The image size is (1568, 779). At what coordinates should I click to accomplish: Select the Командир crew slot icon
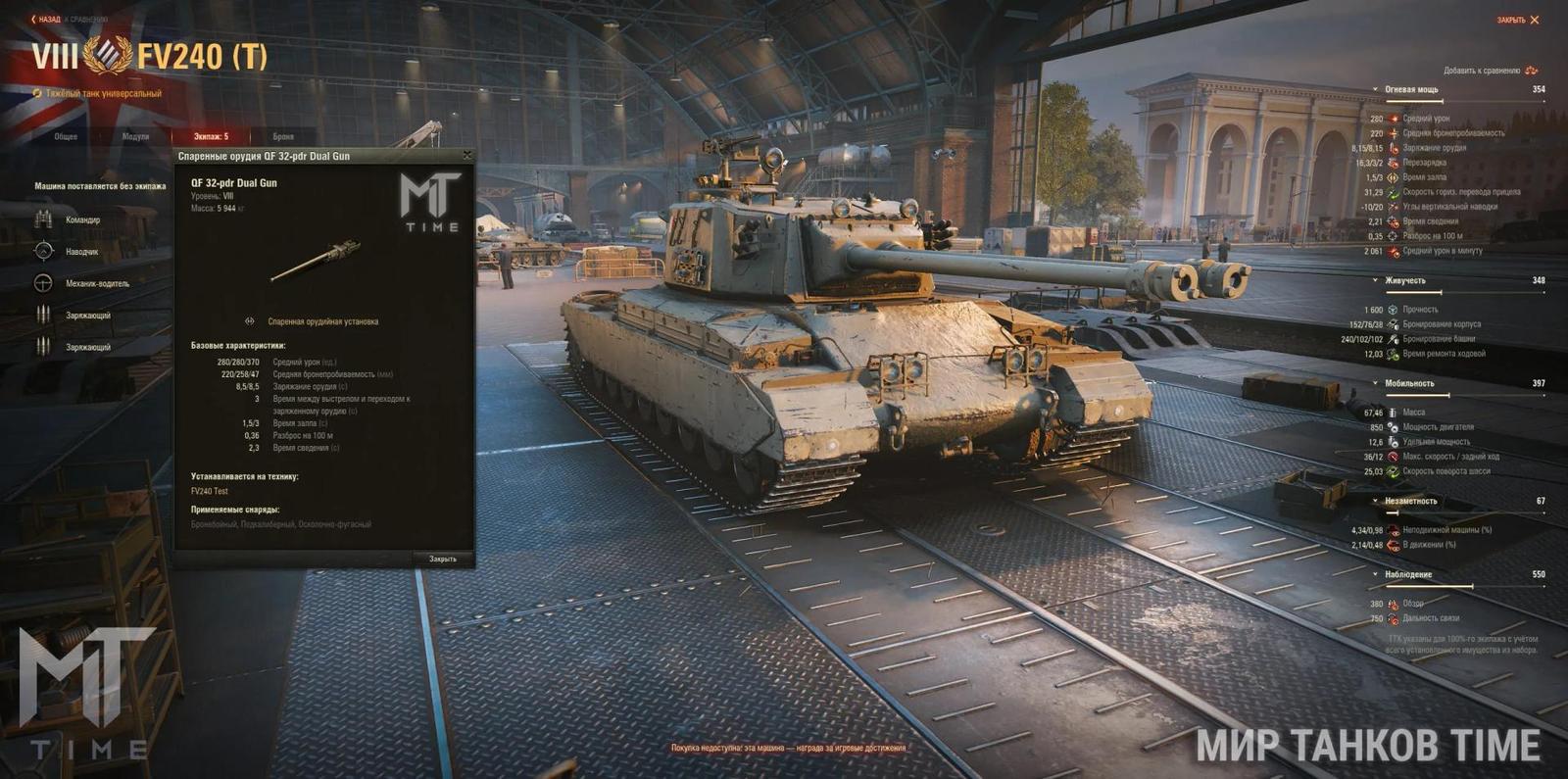click(43, 220)
